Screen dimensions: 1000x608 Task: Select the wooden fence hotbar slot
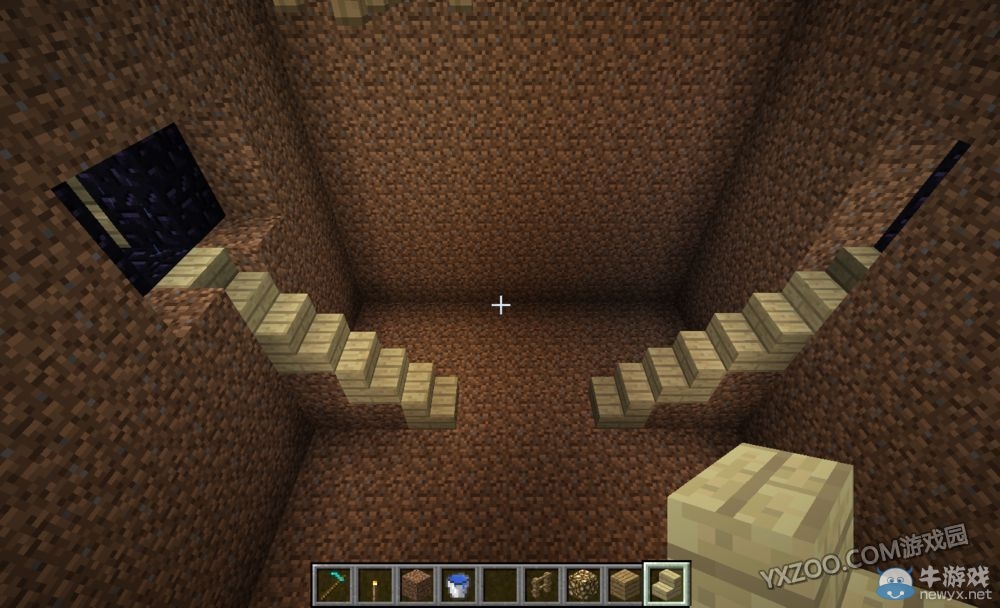pyautogui.click(x=541, y=583)
